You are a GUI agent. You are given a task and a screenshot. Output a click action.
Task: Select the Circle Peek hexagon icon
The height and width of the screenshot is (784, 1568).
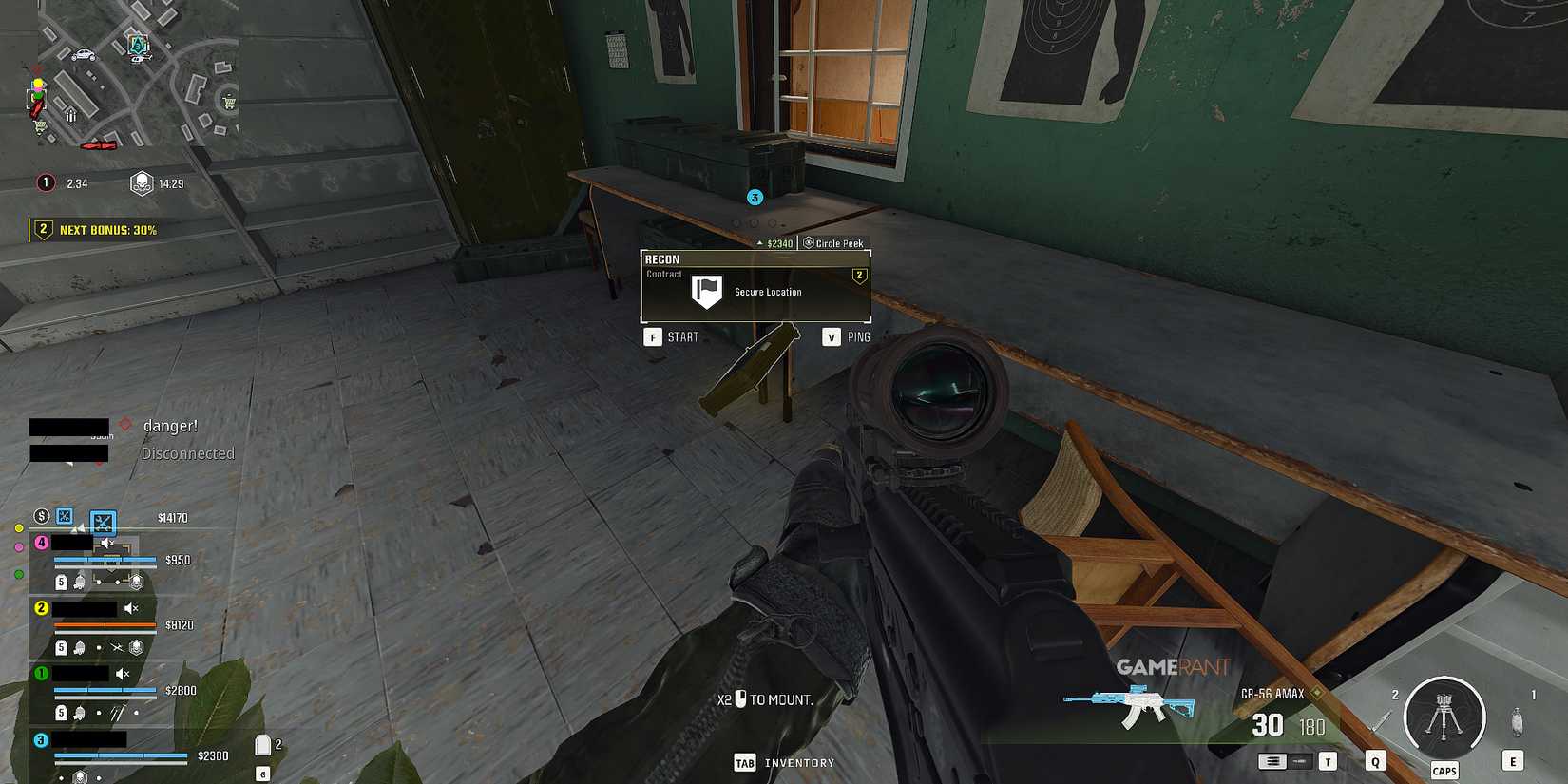807,243
